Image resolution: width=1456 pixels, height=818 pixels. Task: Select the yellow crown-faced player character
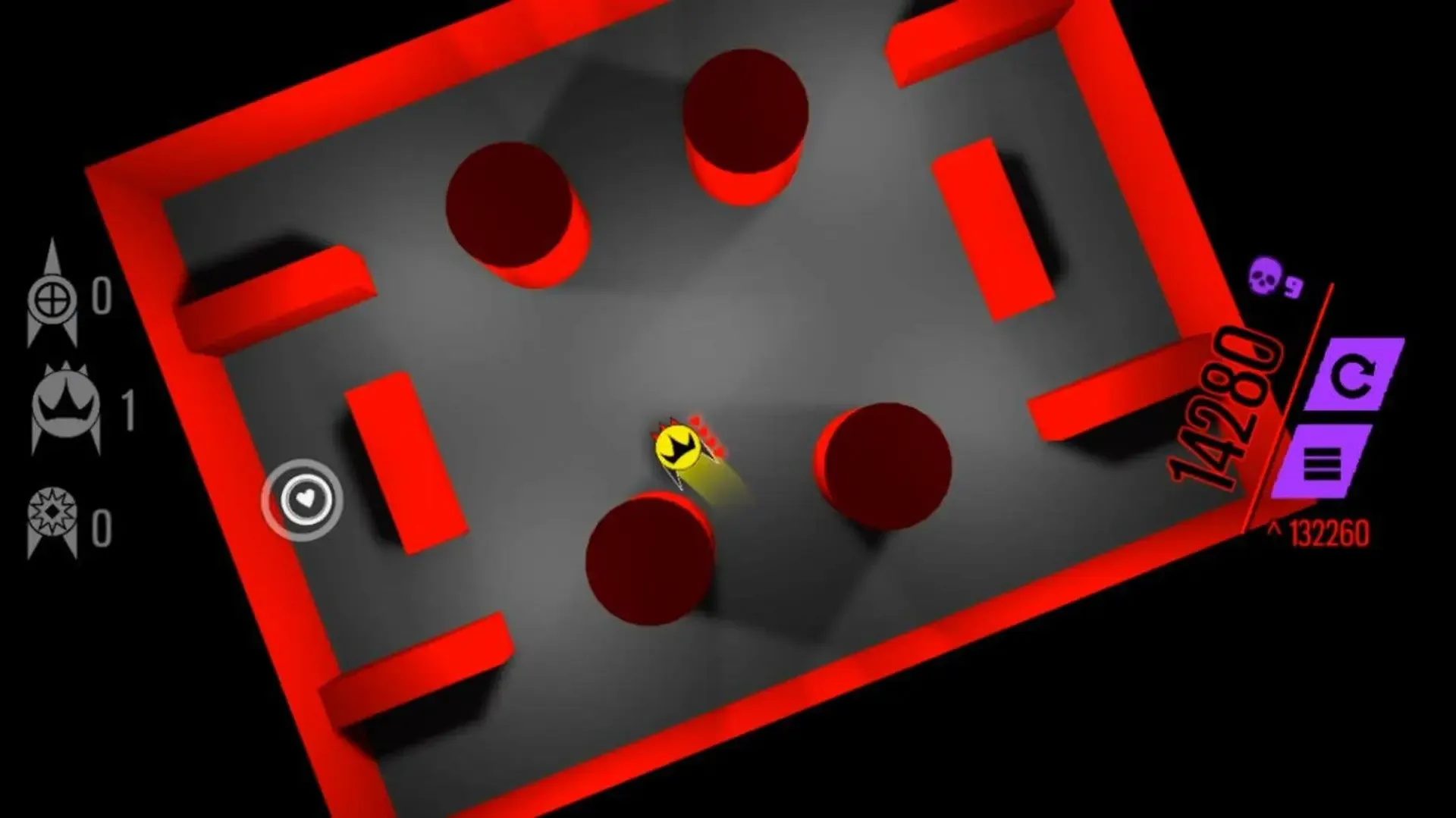point(677,446)
